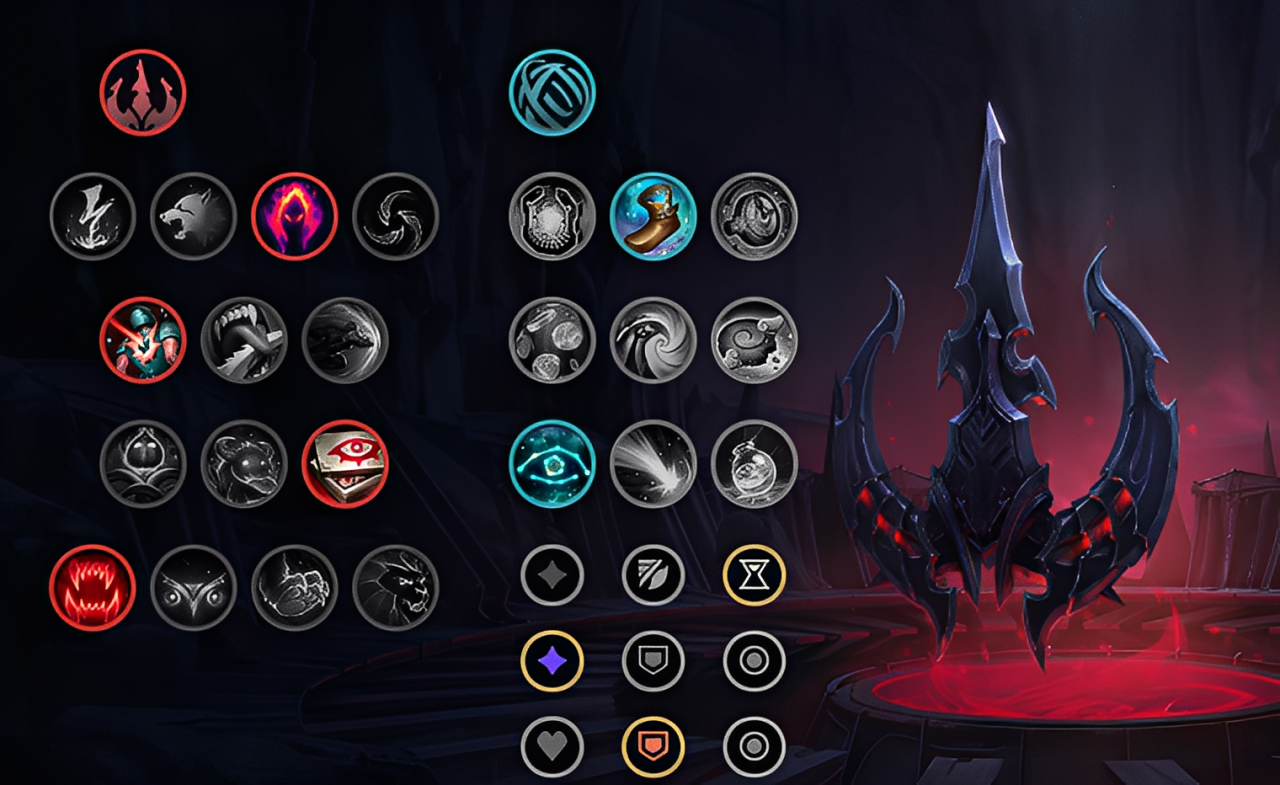The height and width of the screenshot is (785, 1280).
Task: Choose the Approach Velocity rune
Action: 653,463
